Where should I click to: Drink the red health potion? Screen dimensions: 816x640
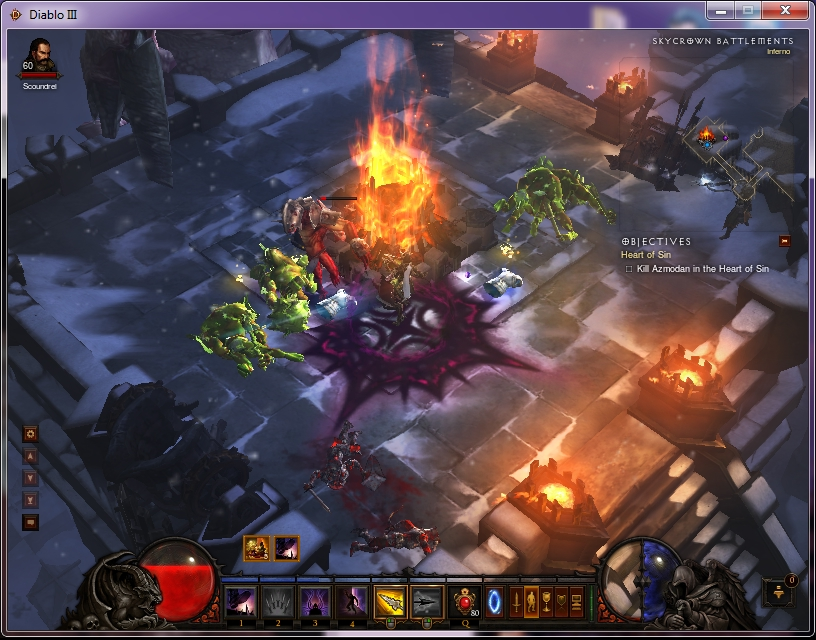coord(464,601)
